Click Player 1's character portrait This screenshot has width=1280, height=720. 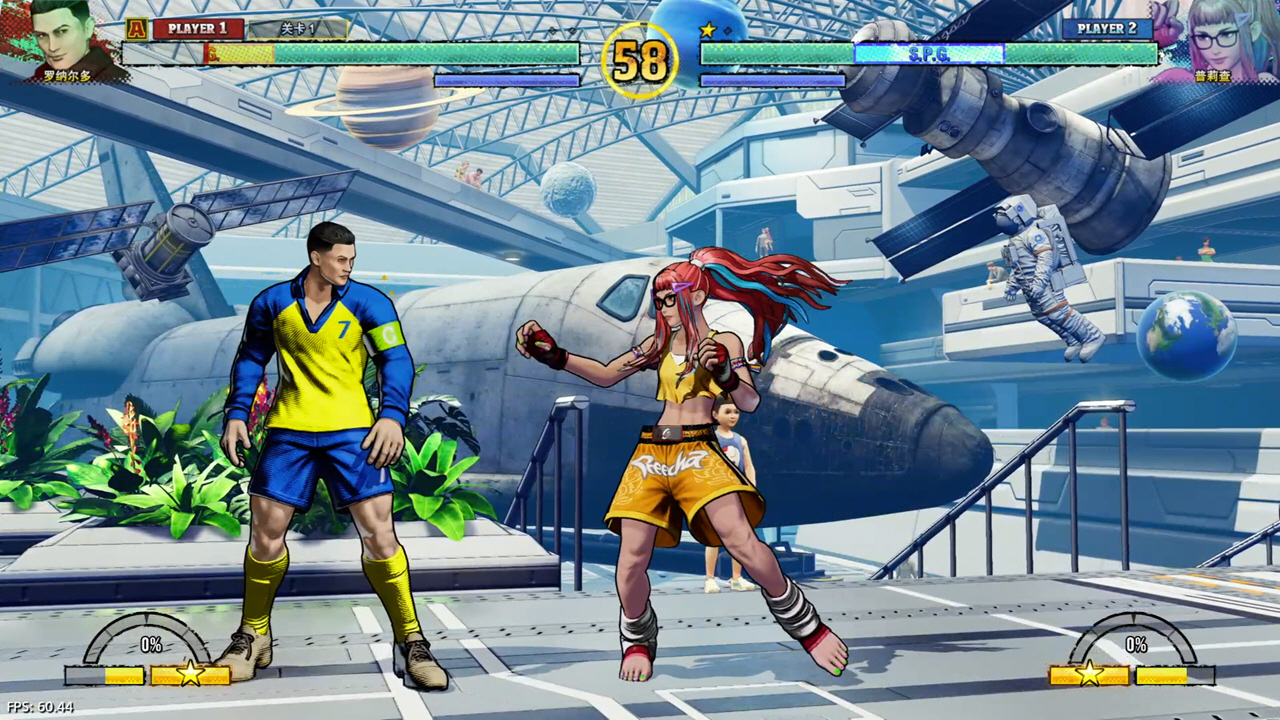click(x=63, y=38)
